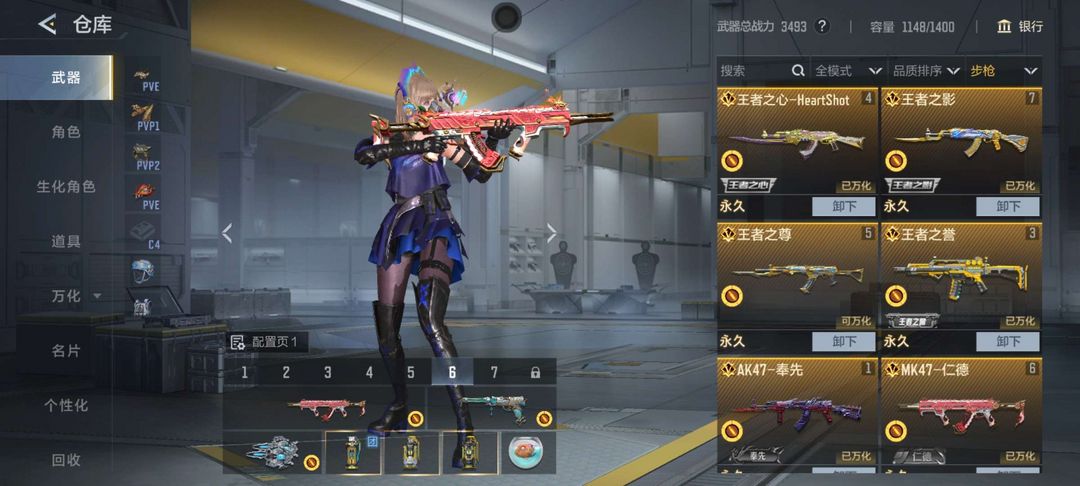Click the question mark next to 武器总战力
Image resolution: width=1080 pixels, height=486 pixels.
tap(823, 27)
